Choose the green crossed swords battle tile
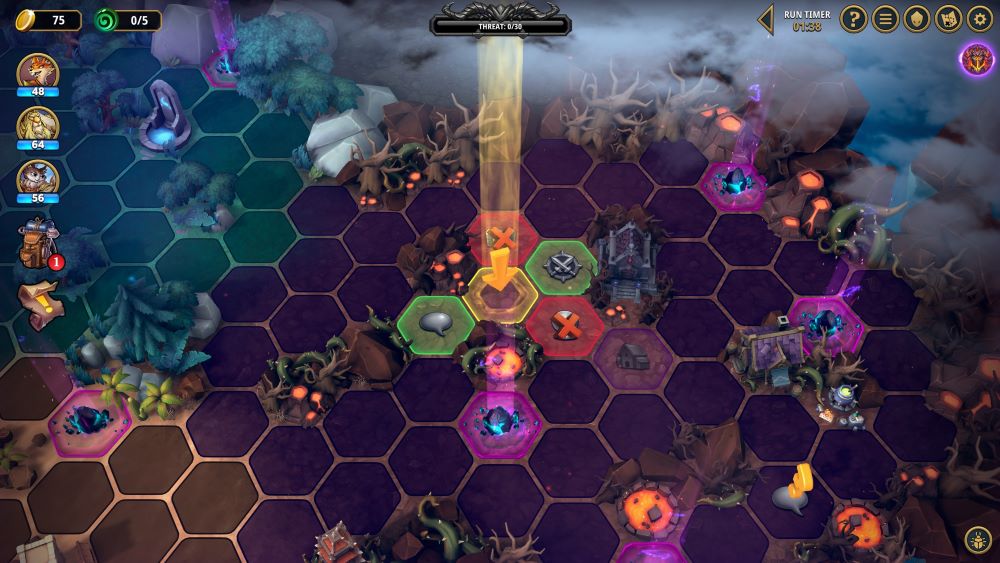The width and height of the screenshot is (1000, 563). pyautogui.click(x=561, y=266)
